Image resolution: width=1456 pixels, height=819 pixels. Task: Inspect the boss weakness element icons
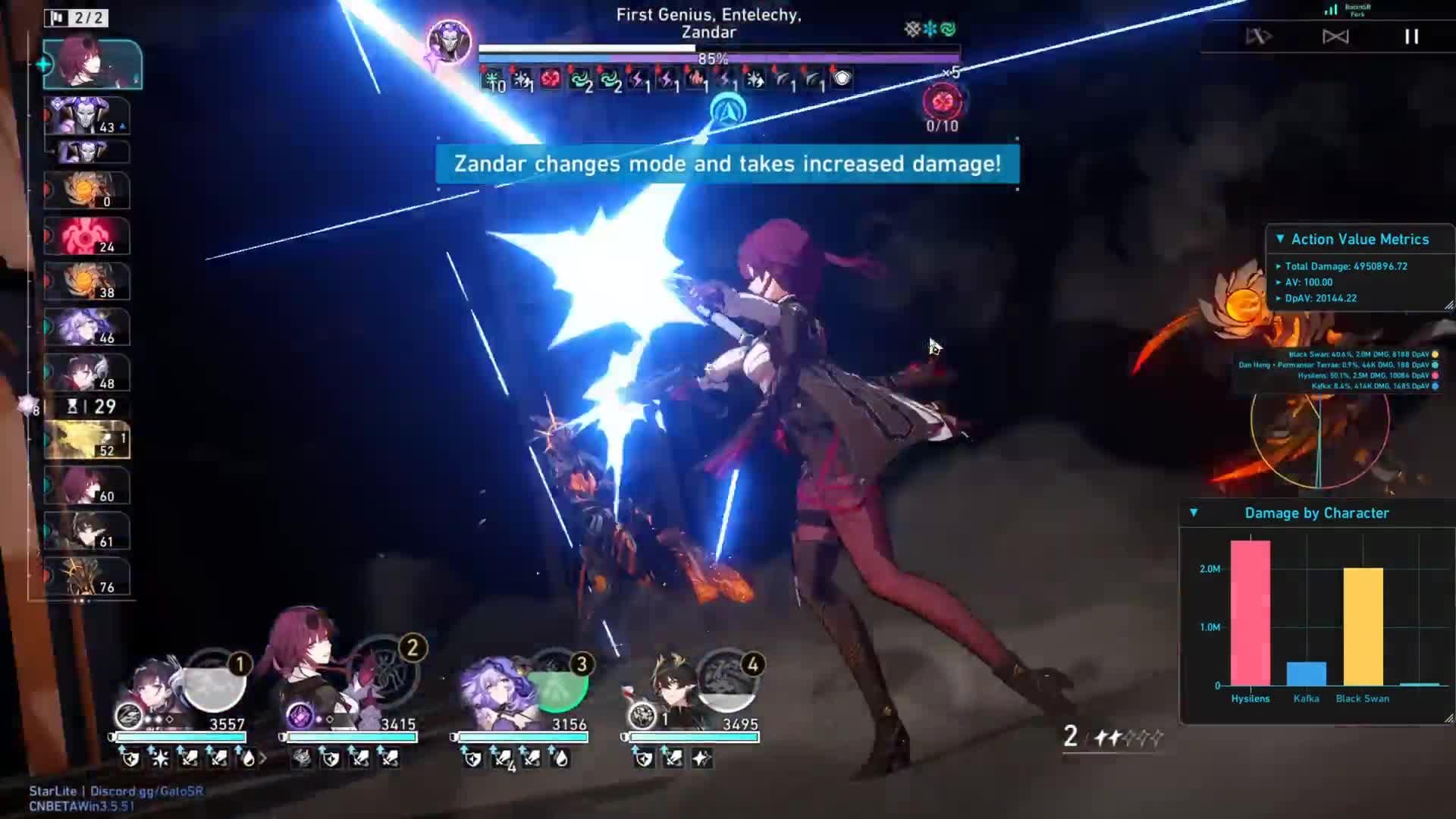tap(930, 30)
